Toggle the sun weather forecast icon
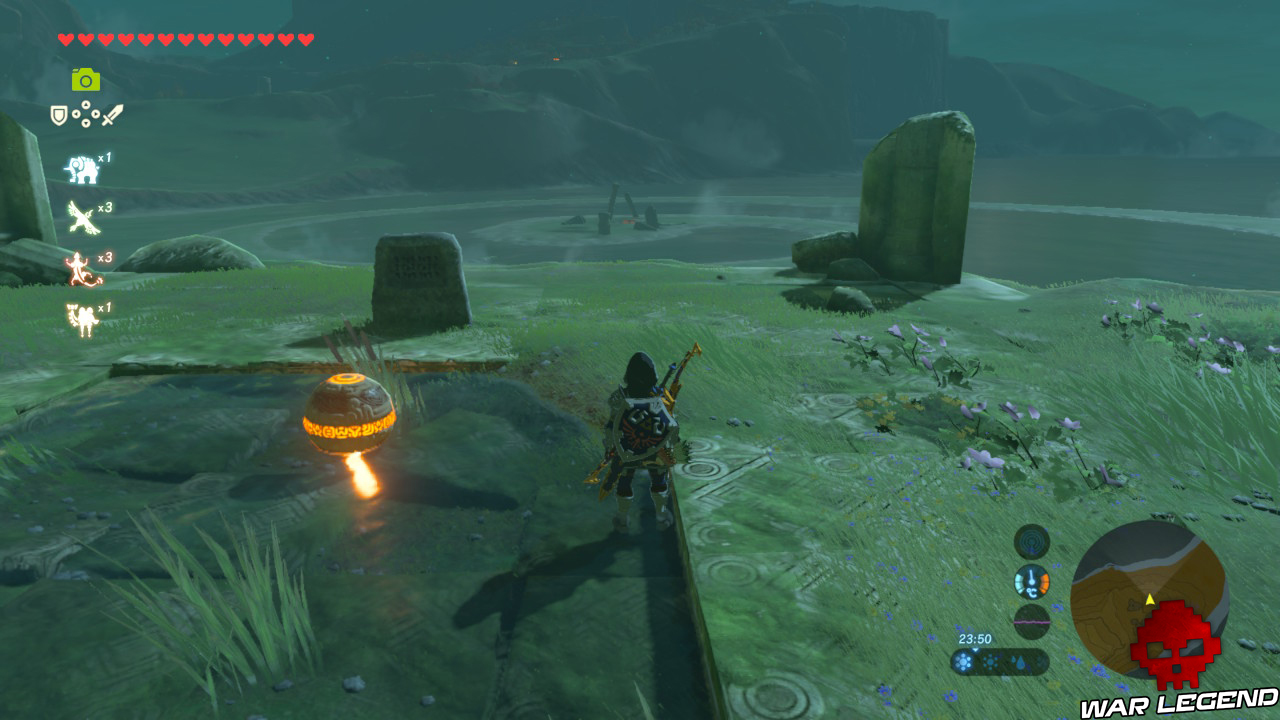 point(990,661)
